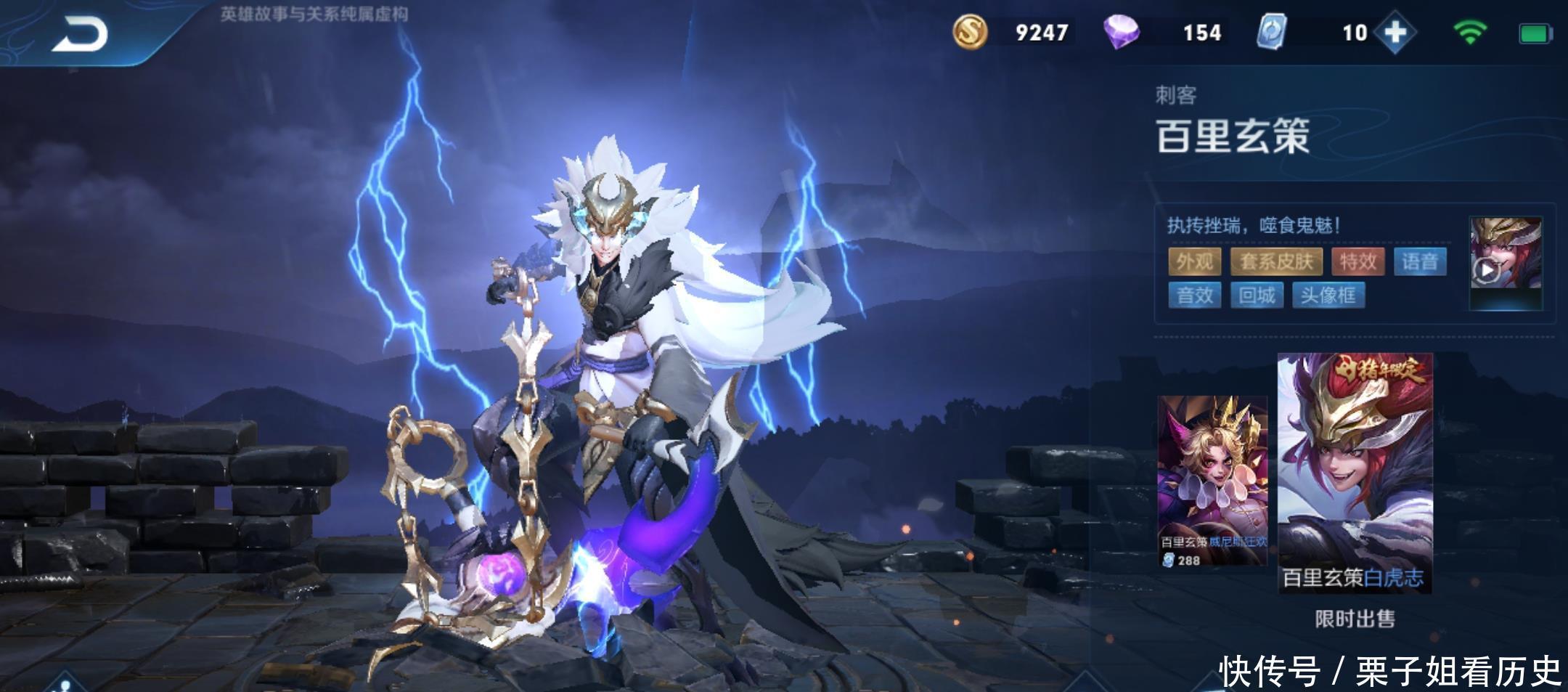This screenshot has height=692, width=1568.
Task: Select the 特效 effects tag
Action: (1358, 261)
